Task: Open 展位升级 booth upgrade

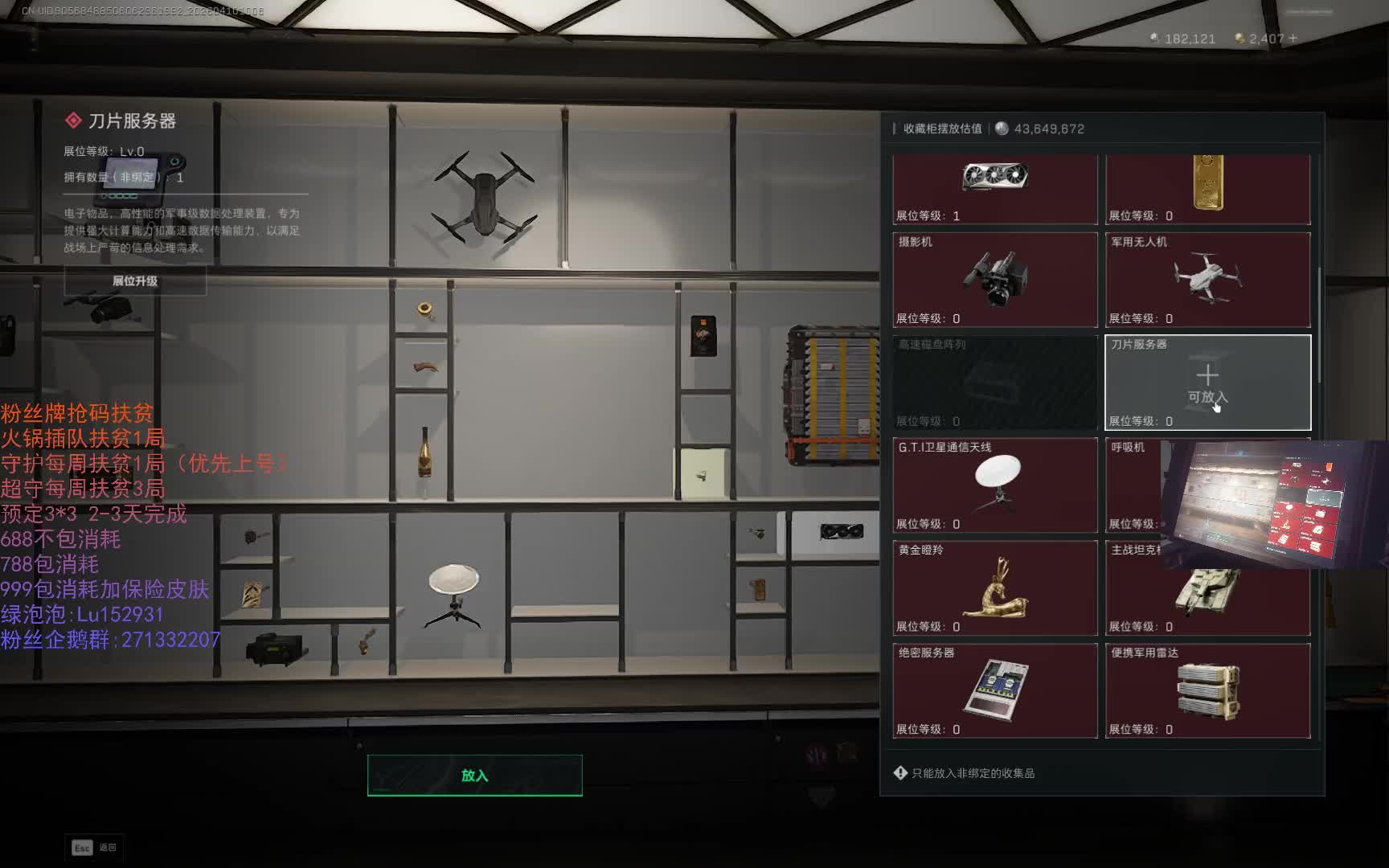Action: [x=135, y=281]
